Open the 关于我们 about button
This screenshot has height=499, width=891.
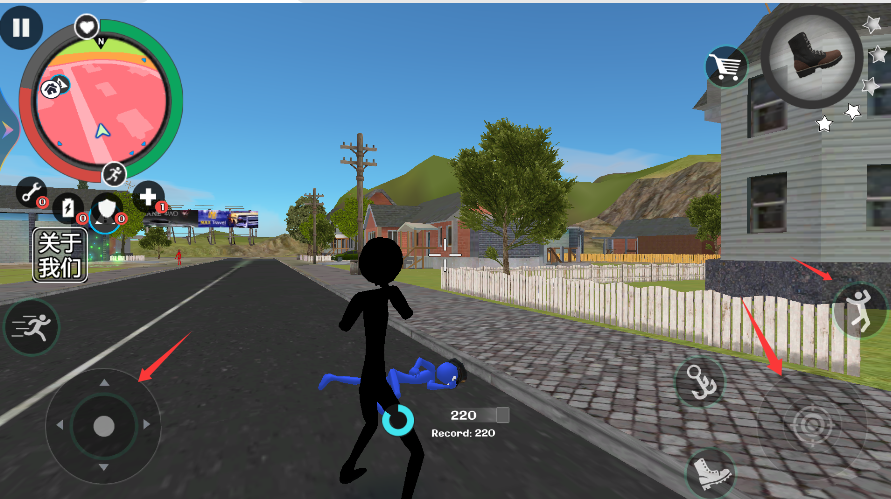click(x=61, y=255)
